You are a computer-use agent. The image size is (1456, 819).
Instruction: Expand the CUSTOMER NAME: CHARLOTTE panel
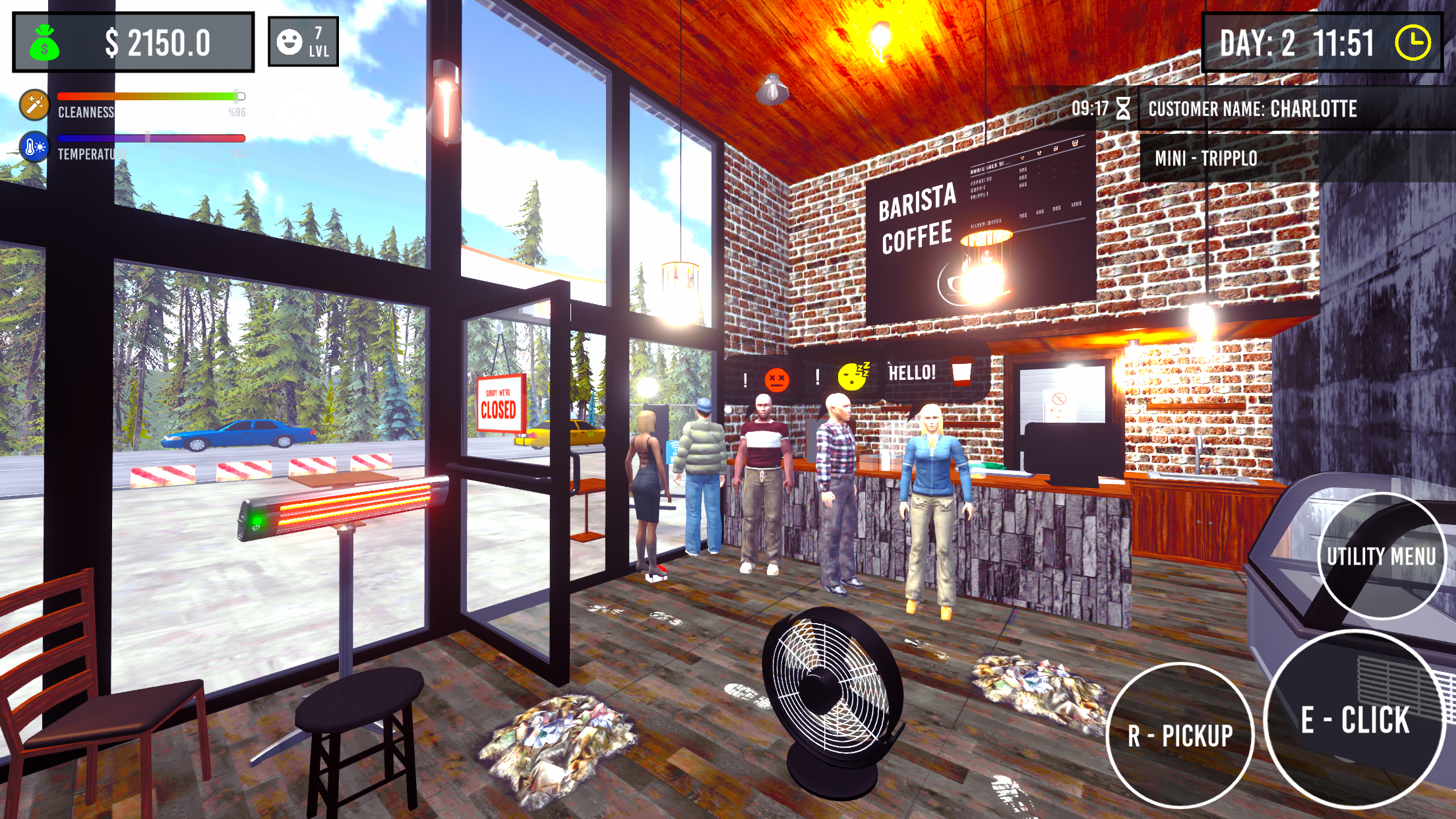pos(1253,110)
